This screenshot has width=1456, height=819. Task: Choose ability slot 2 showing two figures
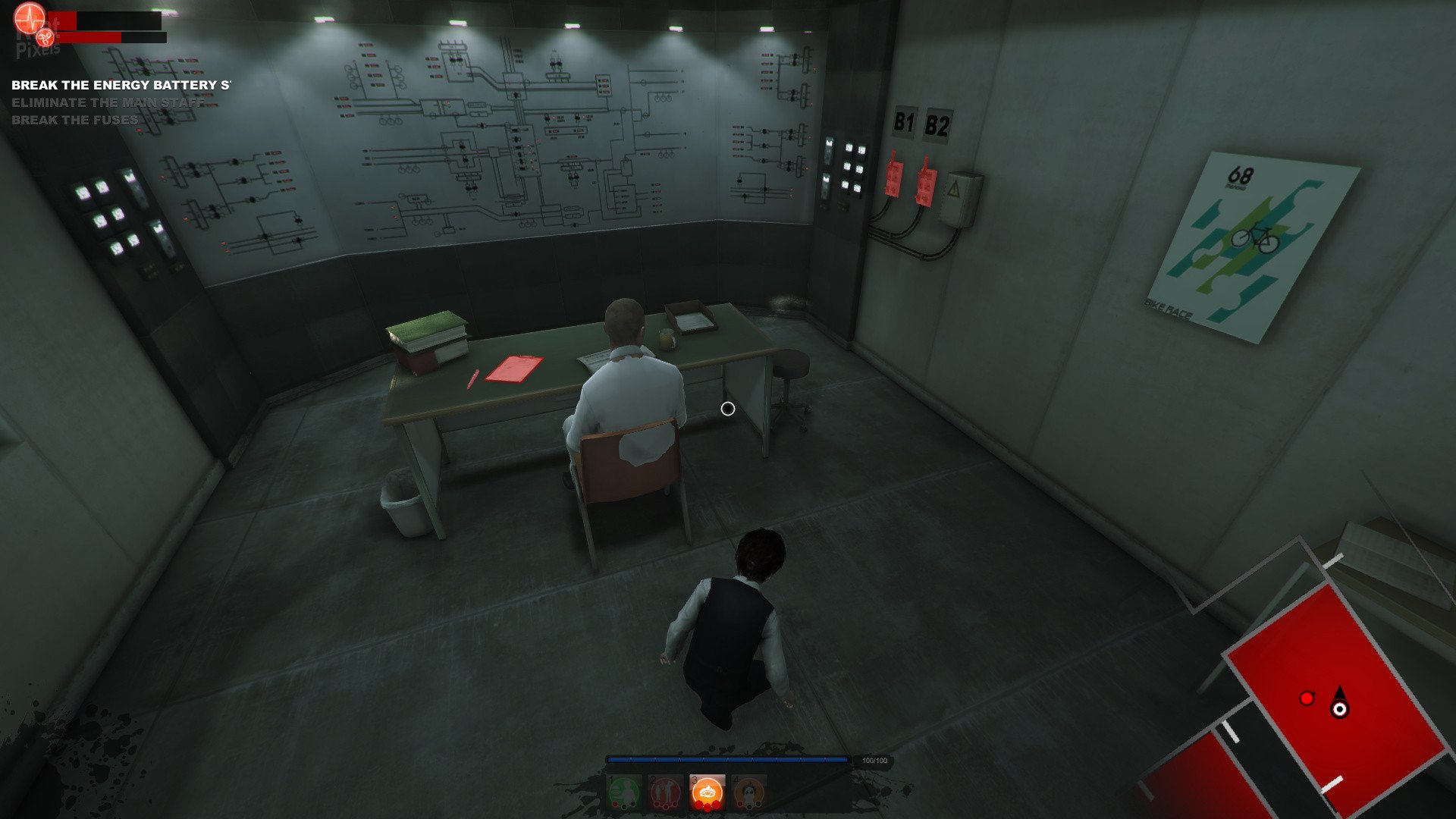click(x=666, y=793)
